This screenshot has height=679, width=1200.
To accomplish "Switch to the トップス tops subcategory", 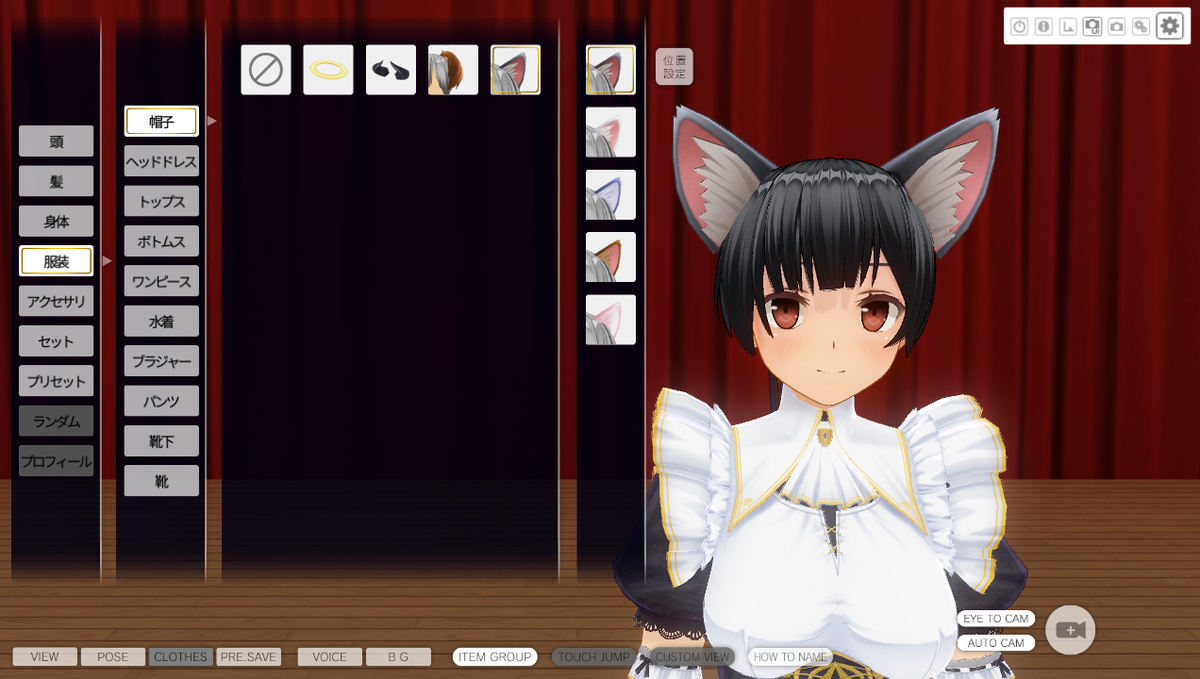I will pyautogui.click(x=161, y=201).
